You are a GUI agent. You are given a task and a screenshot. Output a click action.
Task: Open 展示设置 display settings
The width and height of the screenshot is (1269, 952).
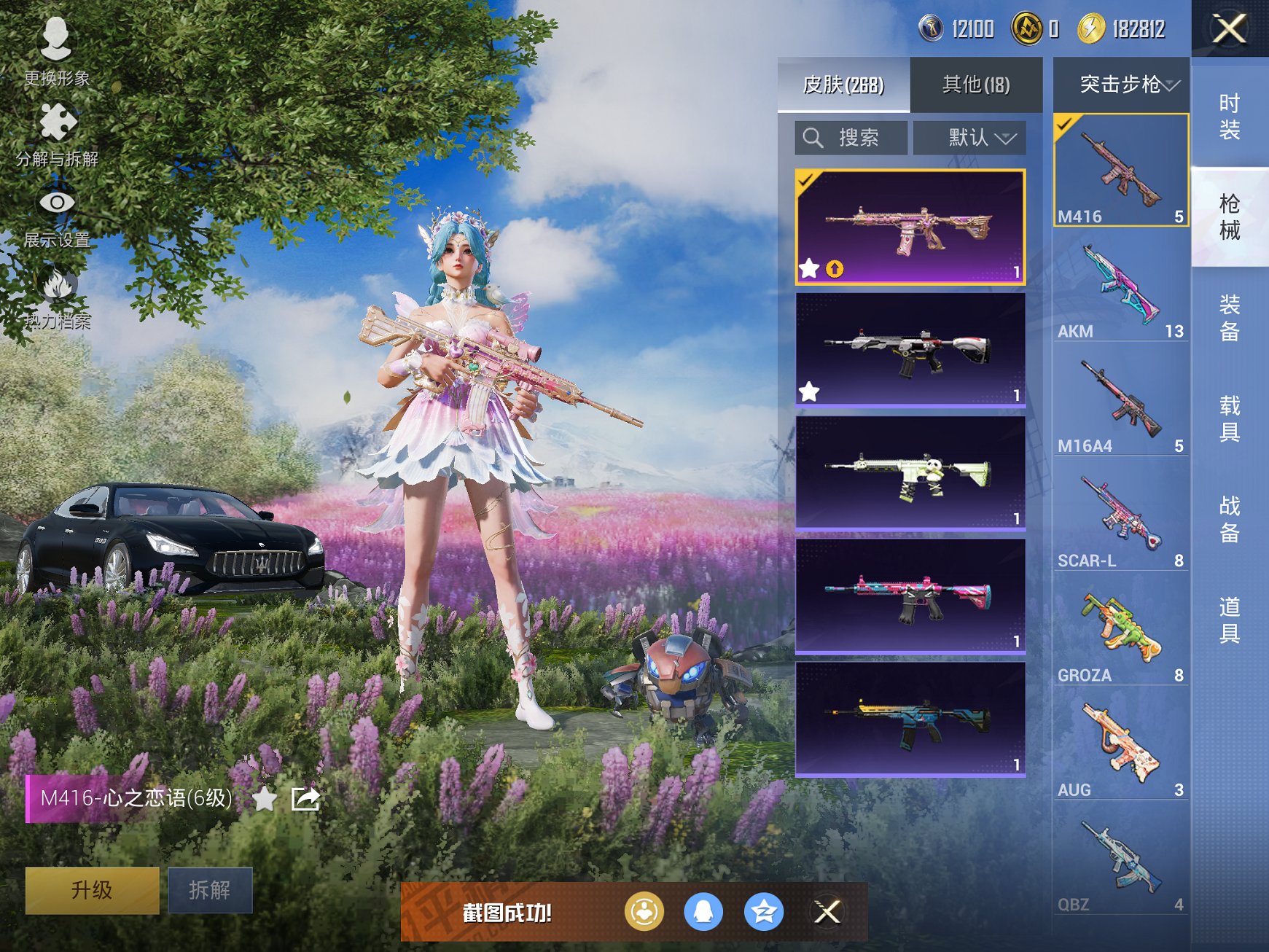pyautogui.click(x=56, y=215)
